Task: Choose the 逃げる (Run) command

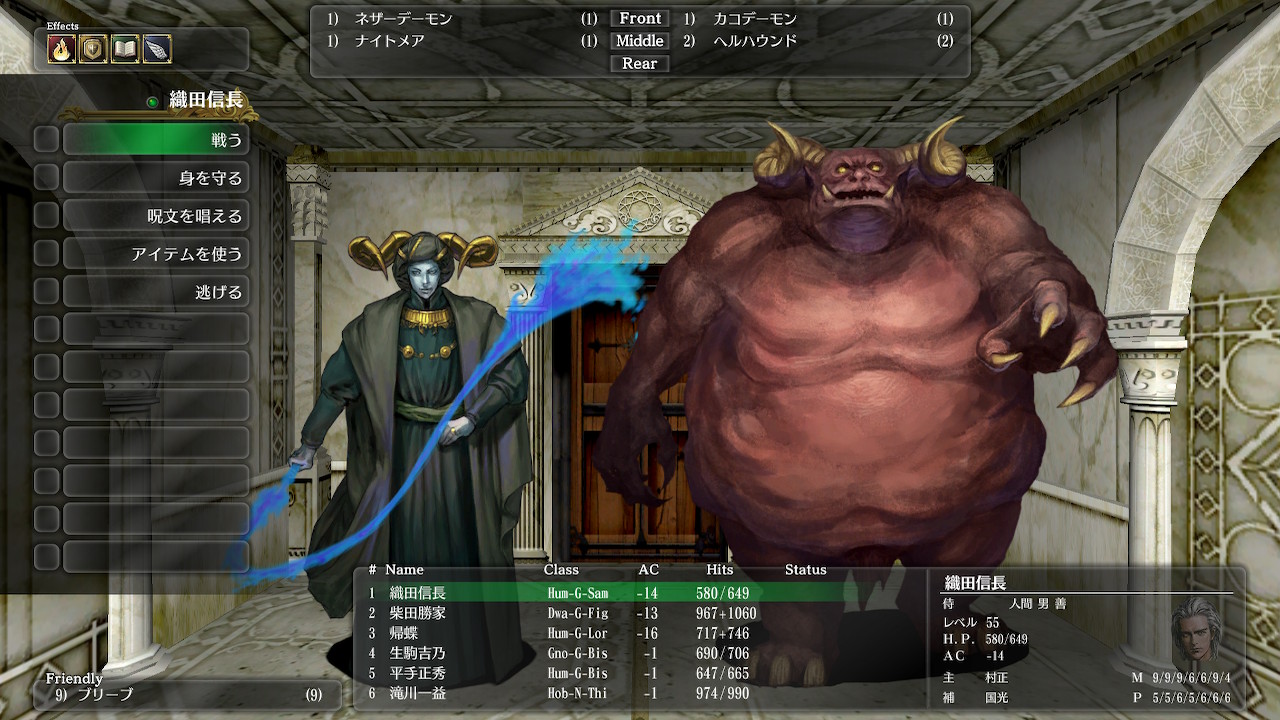Action: tap(156, 292)
